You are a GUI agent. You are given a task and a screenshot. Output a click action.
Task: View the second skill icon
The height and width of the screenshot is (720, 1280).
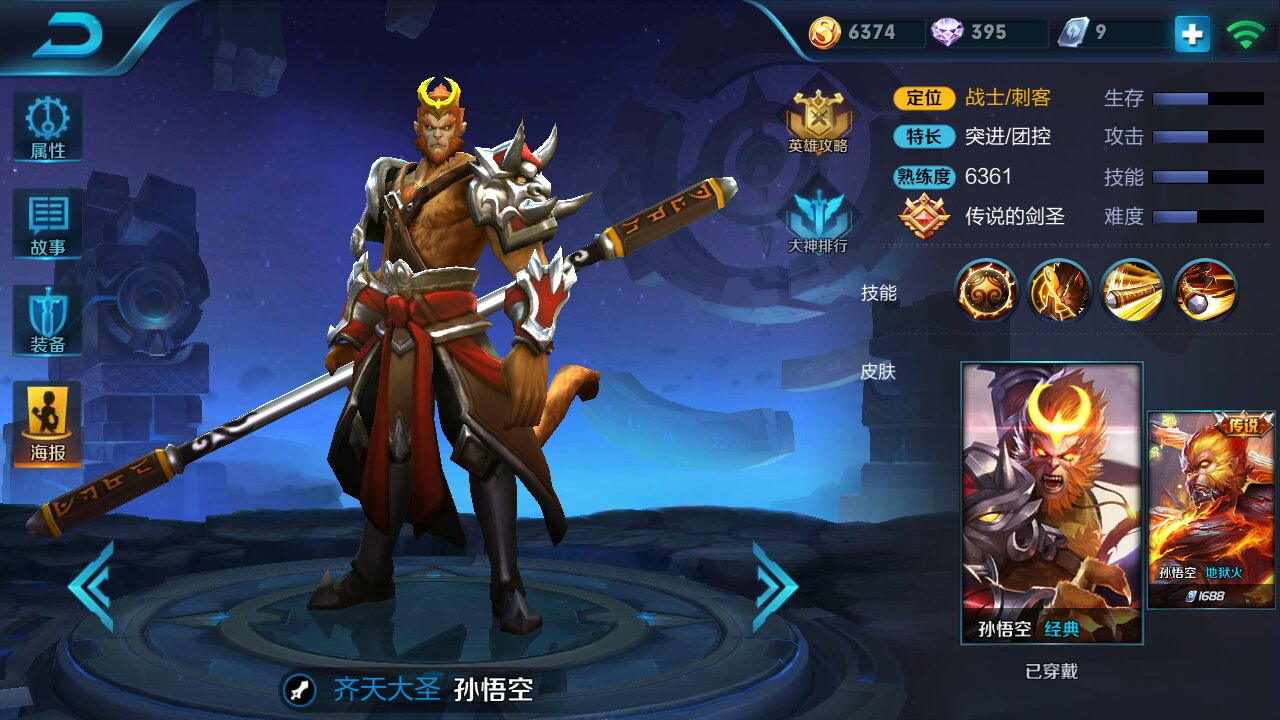click(1059, 290)
